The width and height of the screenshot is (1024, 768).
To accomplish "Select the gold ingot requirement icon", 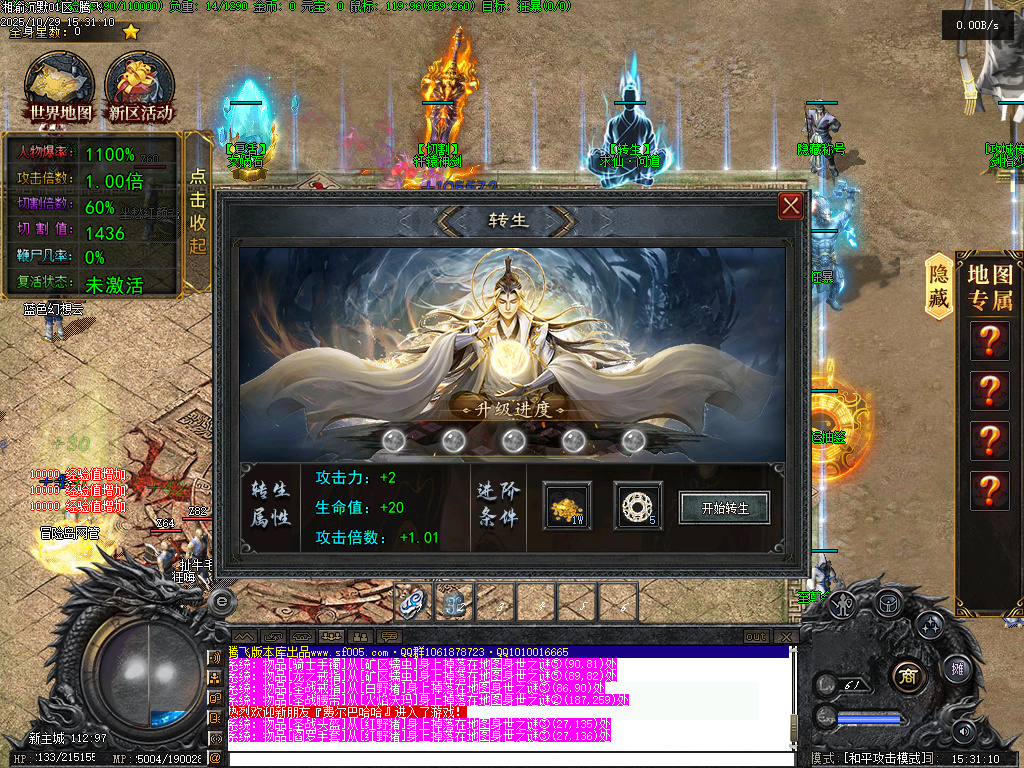I will tap(567, 507).
